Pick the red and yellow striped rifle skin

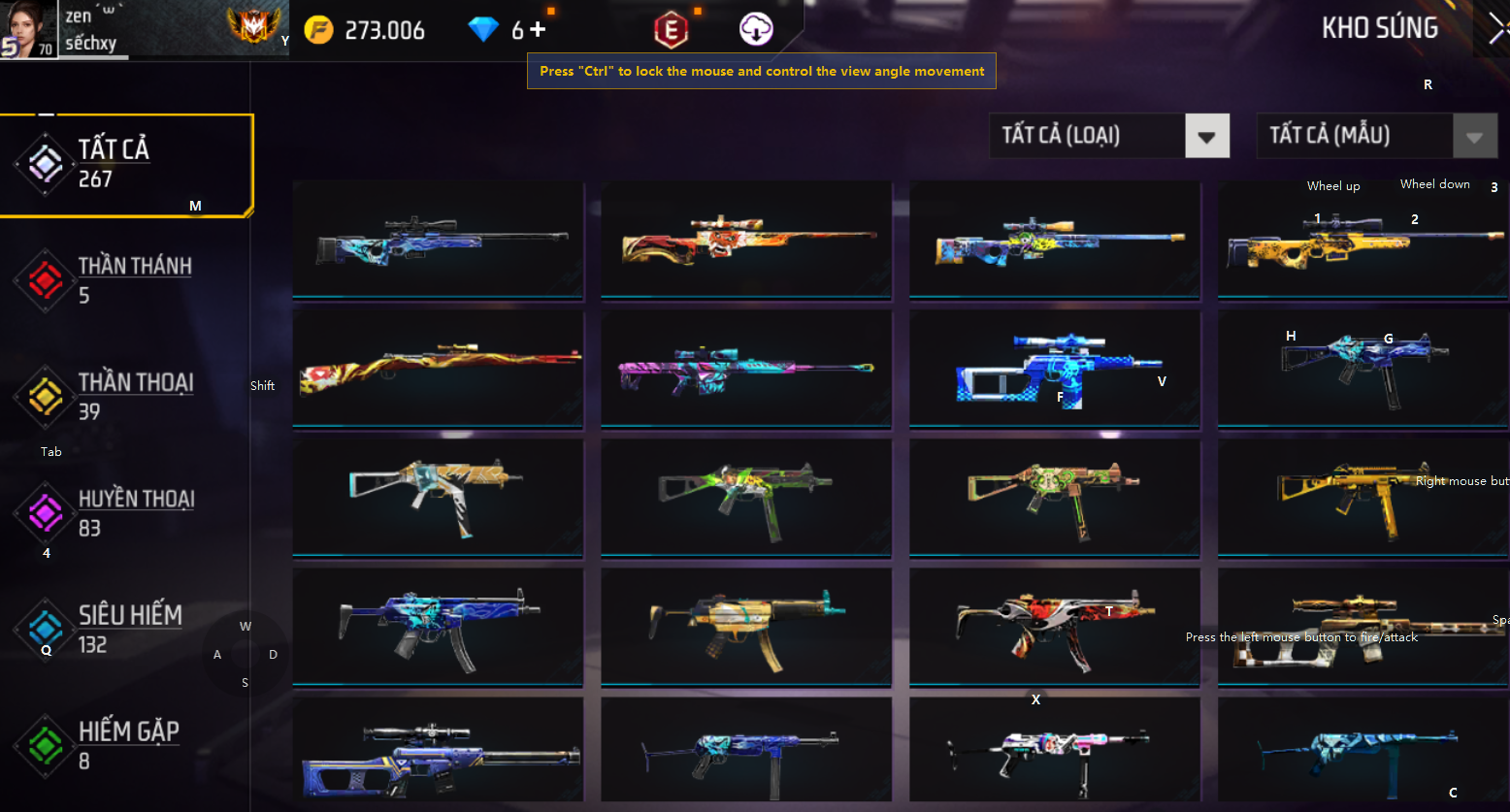point(438,369)
